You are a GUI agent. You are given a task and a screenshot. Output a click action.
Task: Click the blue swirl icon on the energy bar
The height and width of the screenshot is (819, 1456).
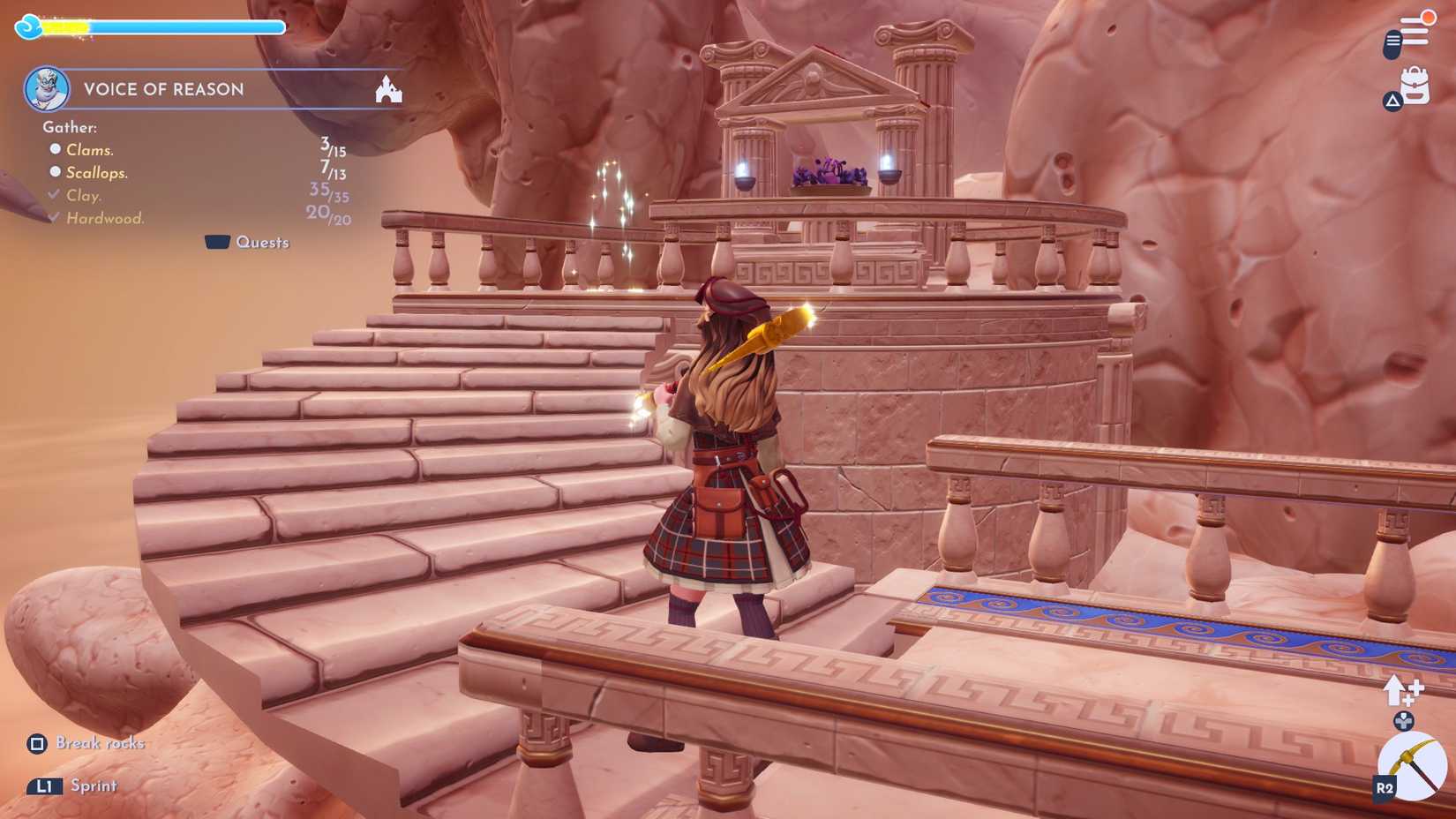tap(28, 26)
